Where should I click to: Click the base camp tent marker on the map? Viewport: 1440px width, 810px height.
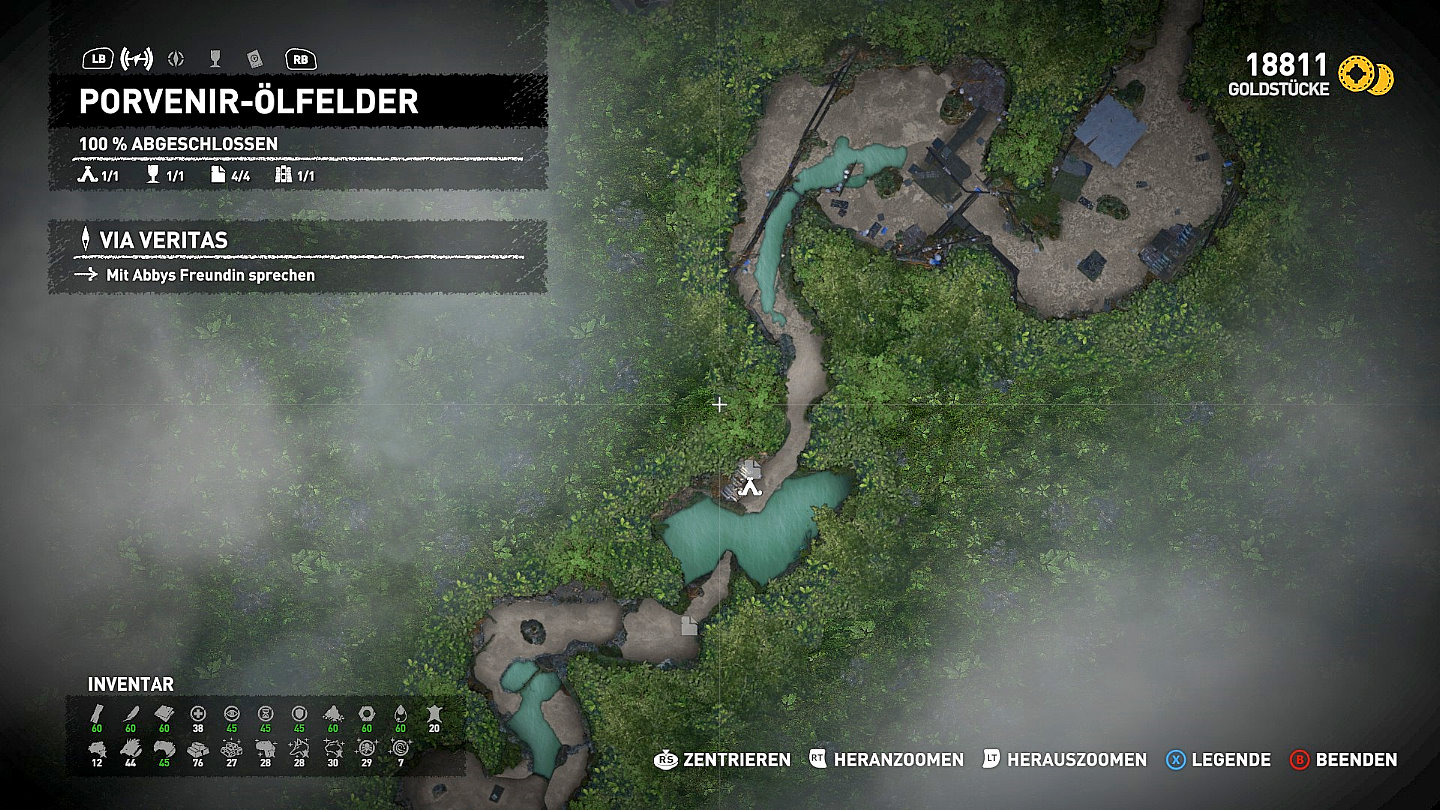[750, 487]
